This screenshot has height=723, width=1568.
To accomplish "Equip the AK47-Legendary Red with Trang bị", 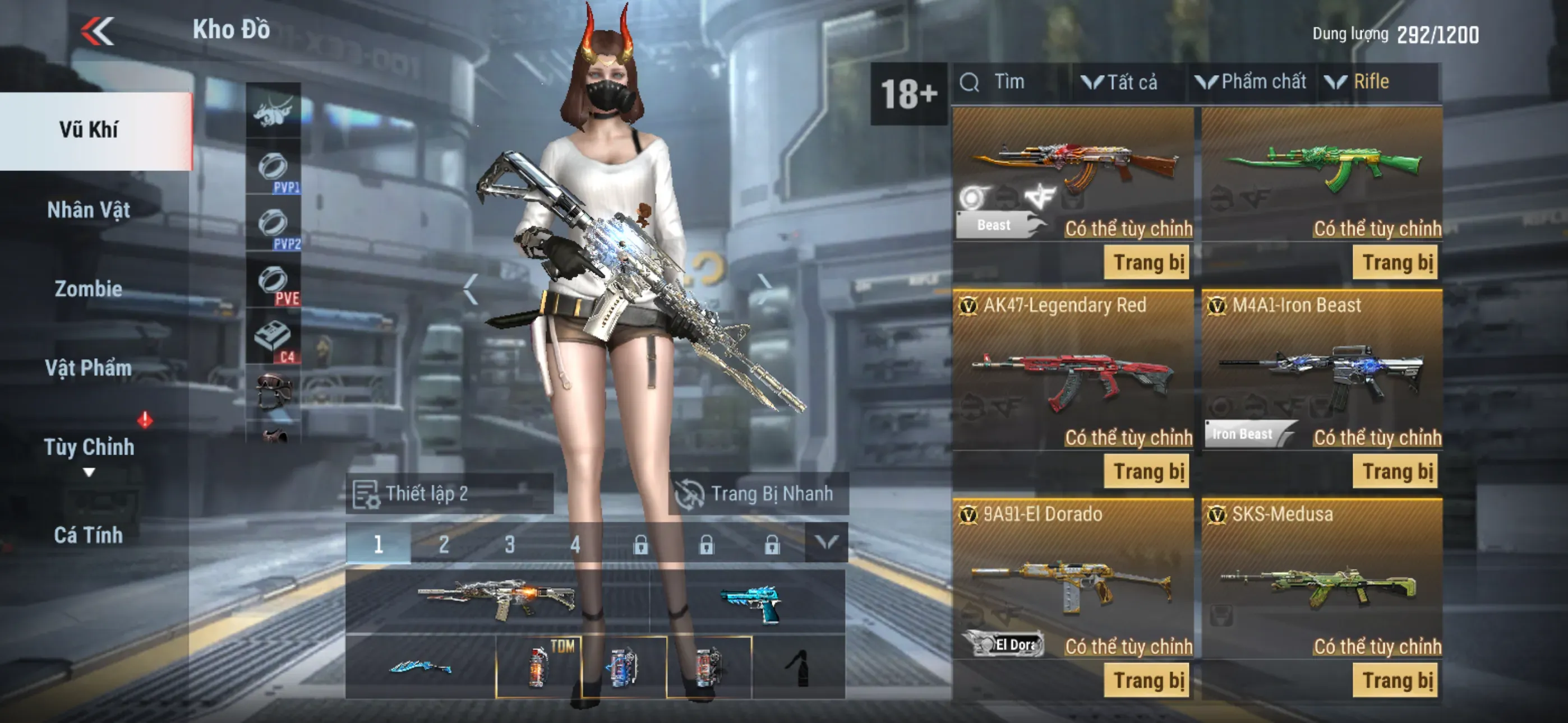I will click(1147, 472).
